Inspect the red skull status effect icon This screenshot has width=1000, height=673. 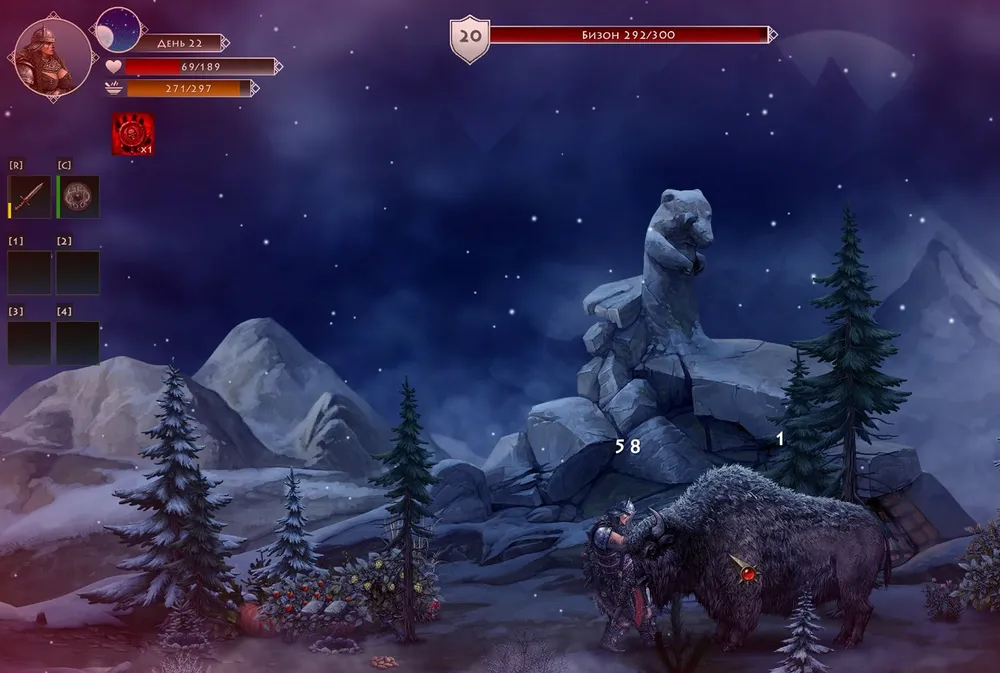tap(132, 134)
